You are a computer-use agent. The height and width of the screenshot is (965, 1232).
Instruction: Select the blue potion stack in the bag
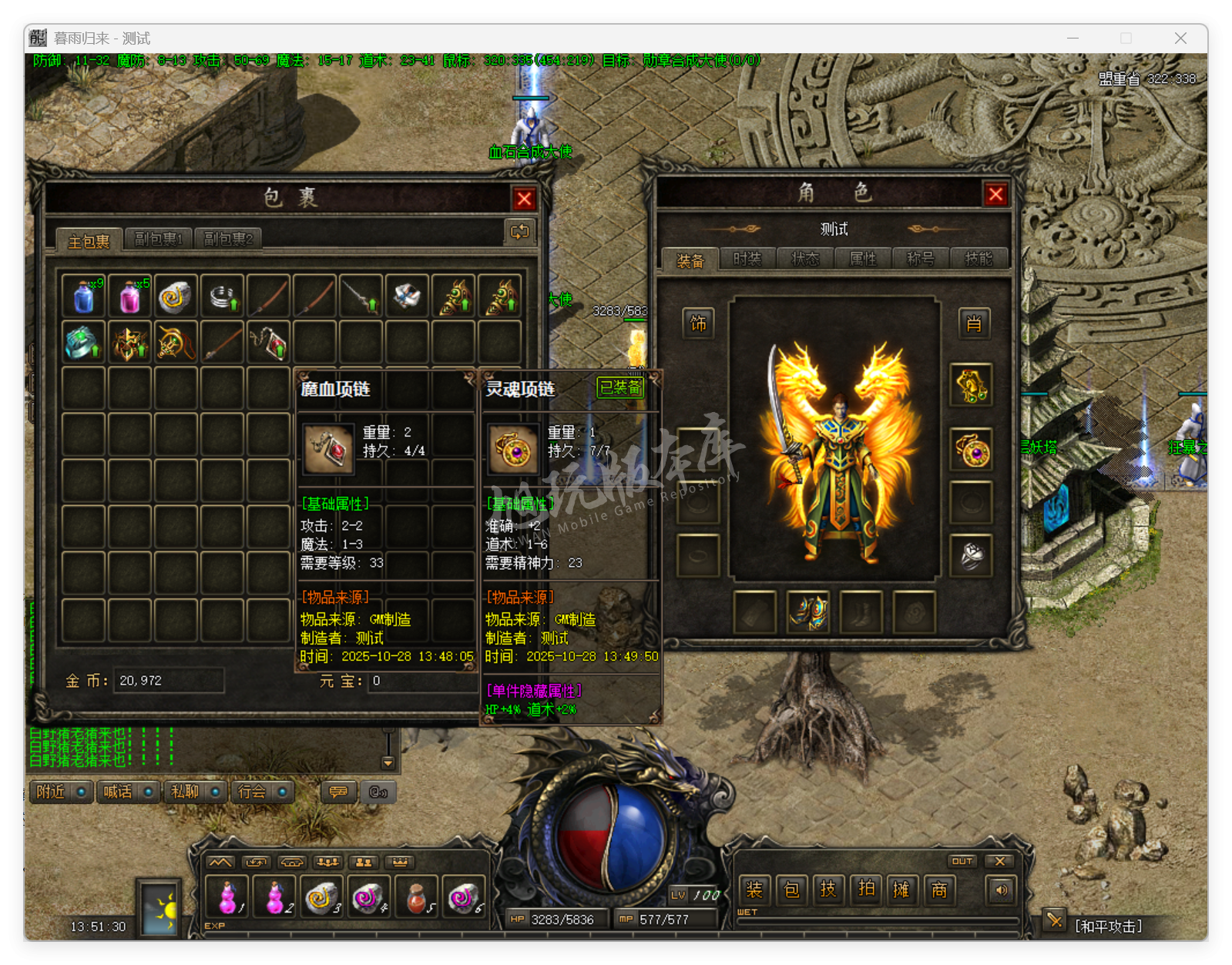pyautogui.click(x=84, y=297)
